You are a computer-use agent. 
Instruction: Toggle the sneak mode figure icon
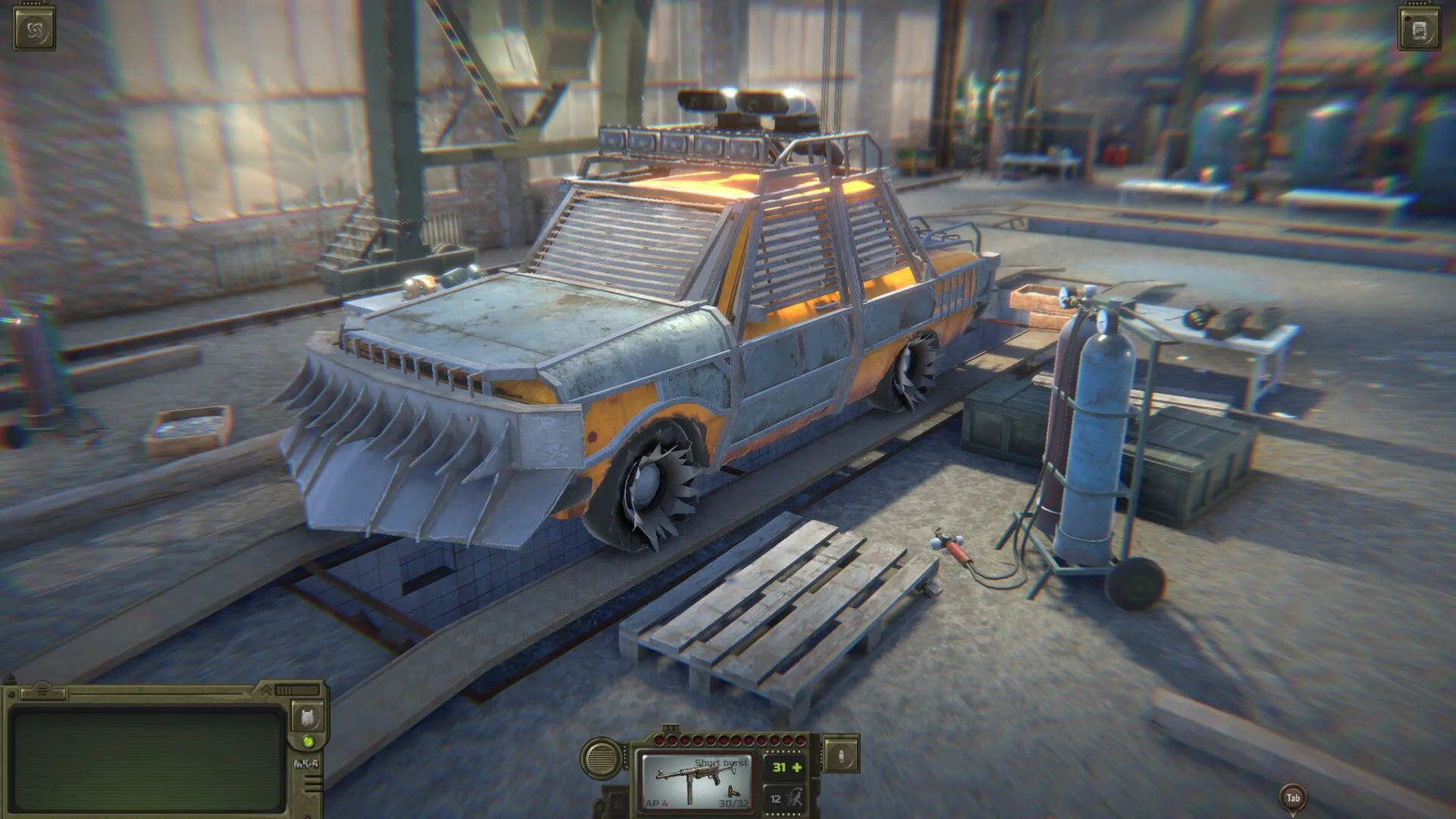793,798
